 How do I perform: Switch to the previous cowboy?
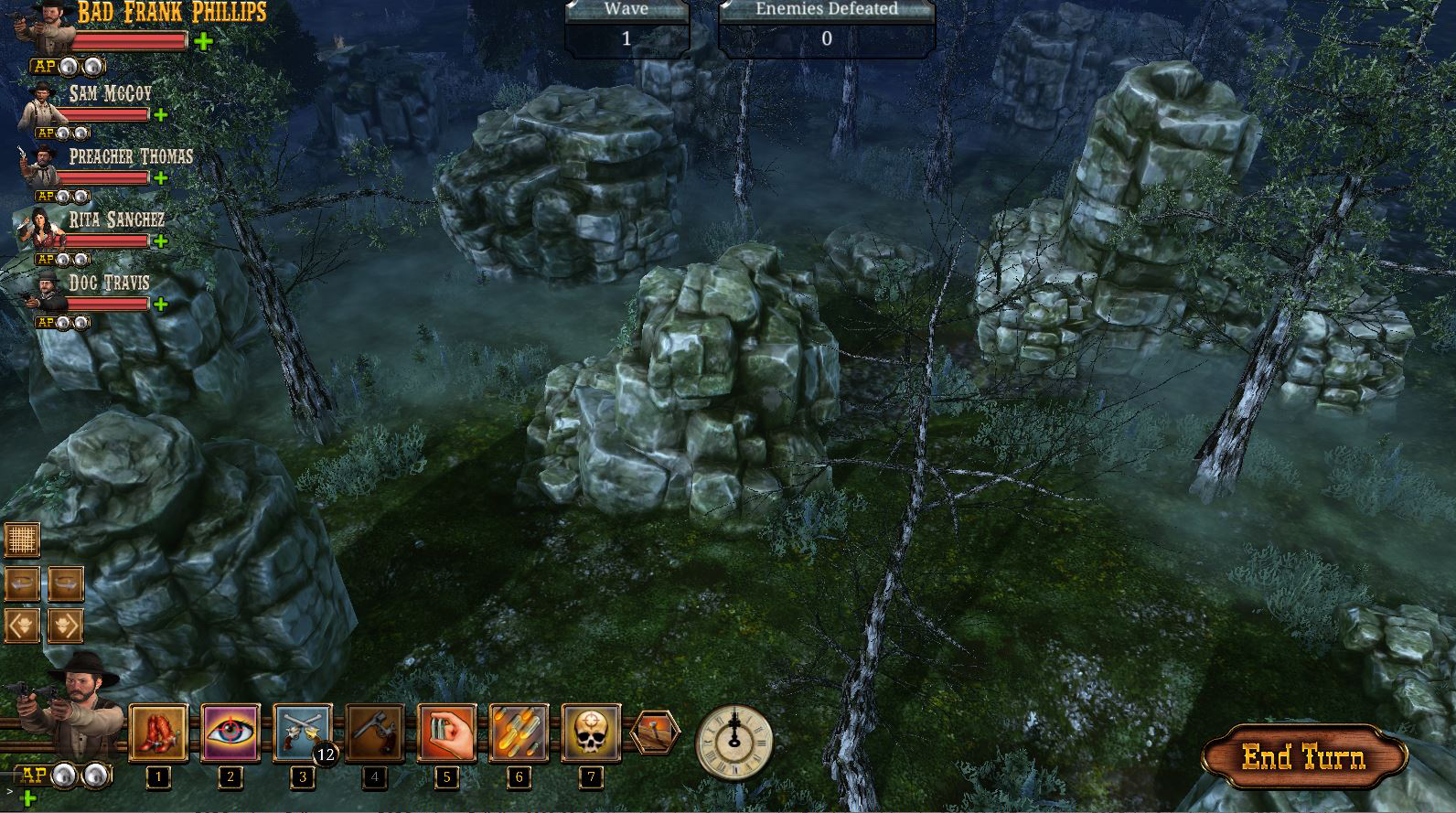22,626
